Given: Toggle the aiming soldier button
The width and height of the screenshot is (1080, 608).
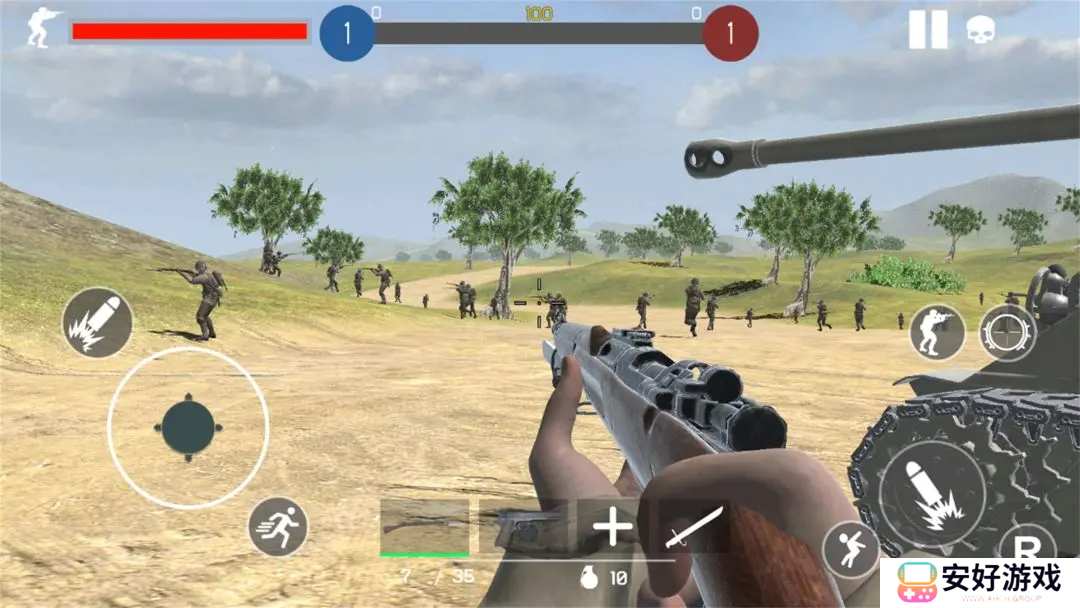Looking at the screenshot, I should click(x=937, y=333).
